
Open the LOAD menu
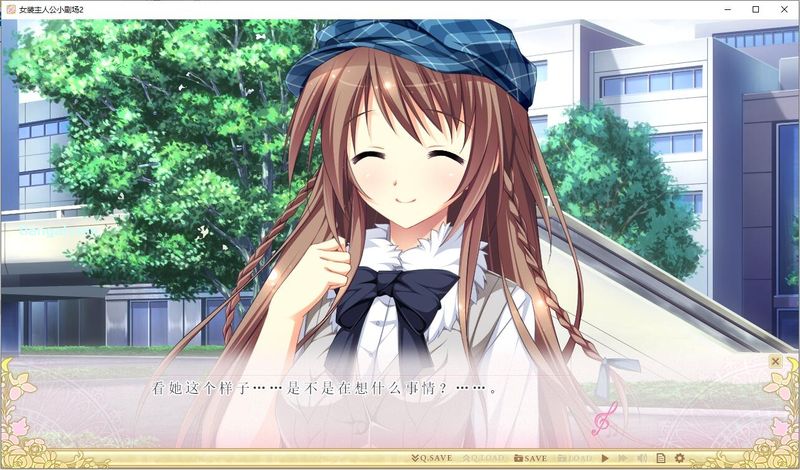pyautogui.click(x=577, y=458)
